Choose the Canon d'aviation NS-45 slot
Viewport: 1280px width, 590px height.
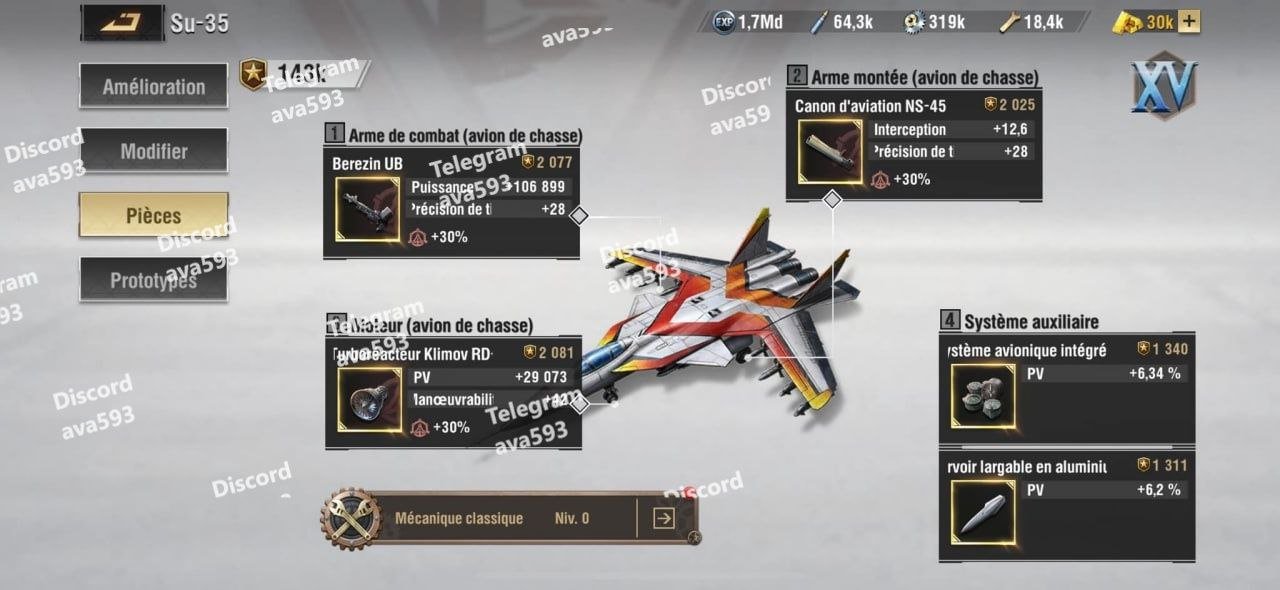[830, 152]
